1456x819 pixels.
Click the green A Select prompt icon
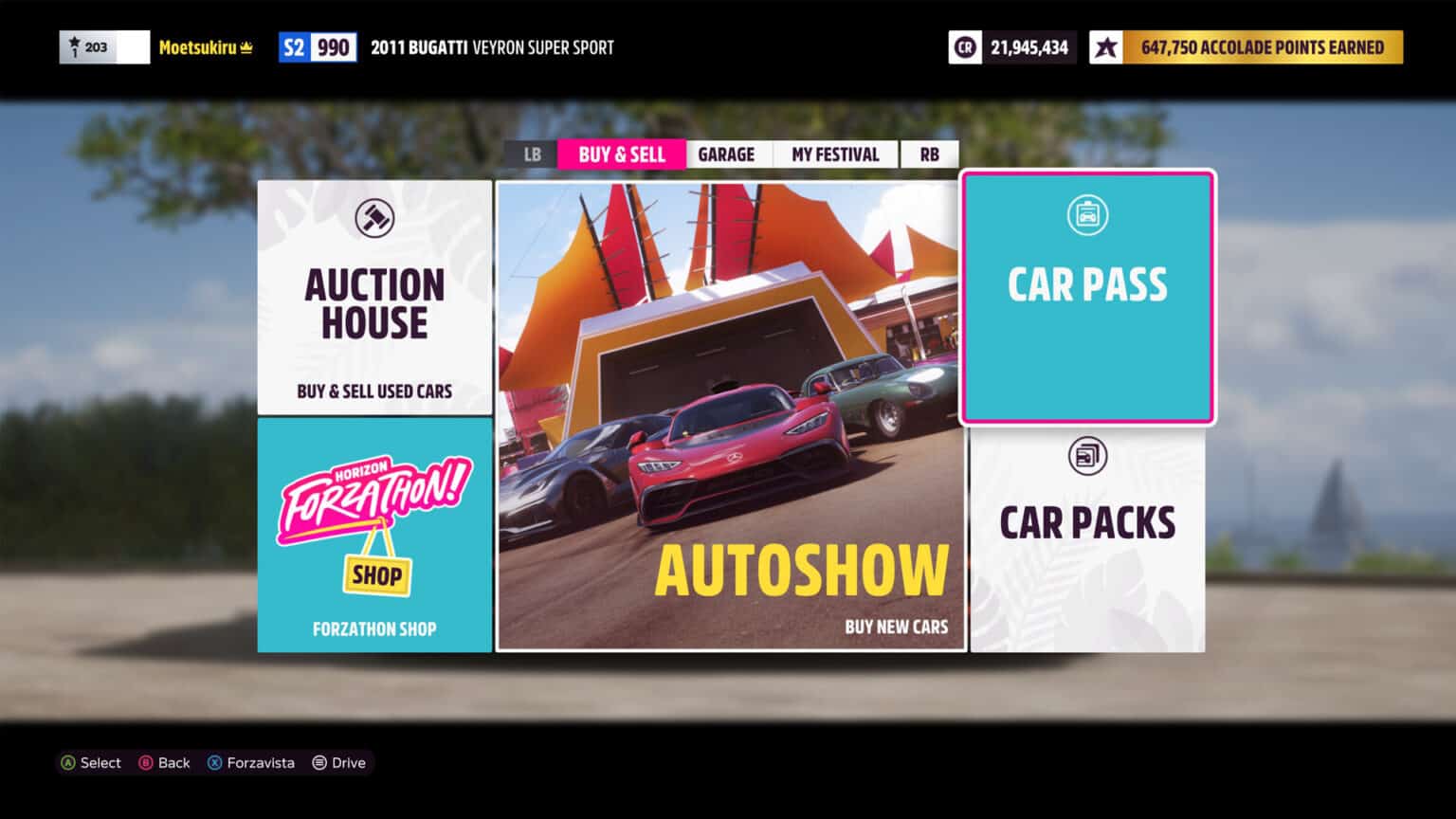68,762
